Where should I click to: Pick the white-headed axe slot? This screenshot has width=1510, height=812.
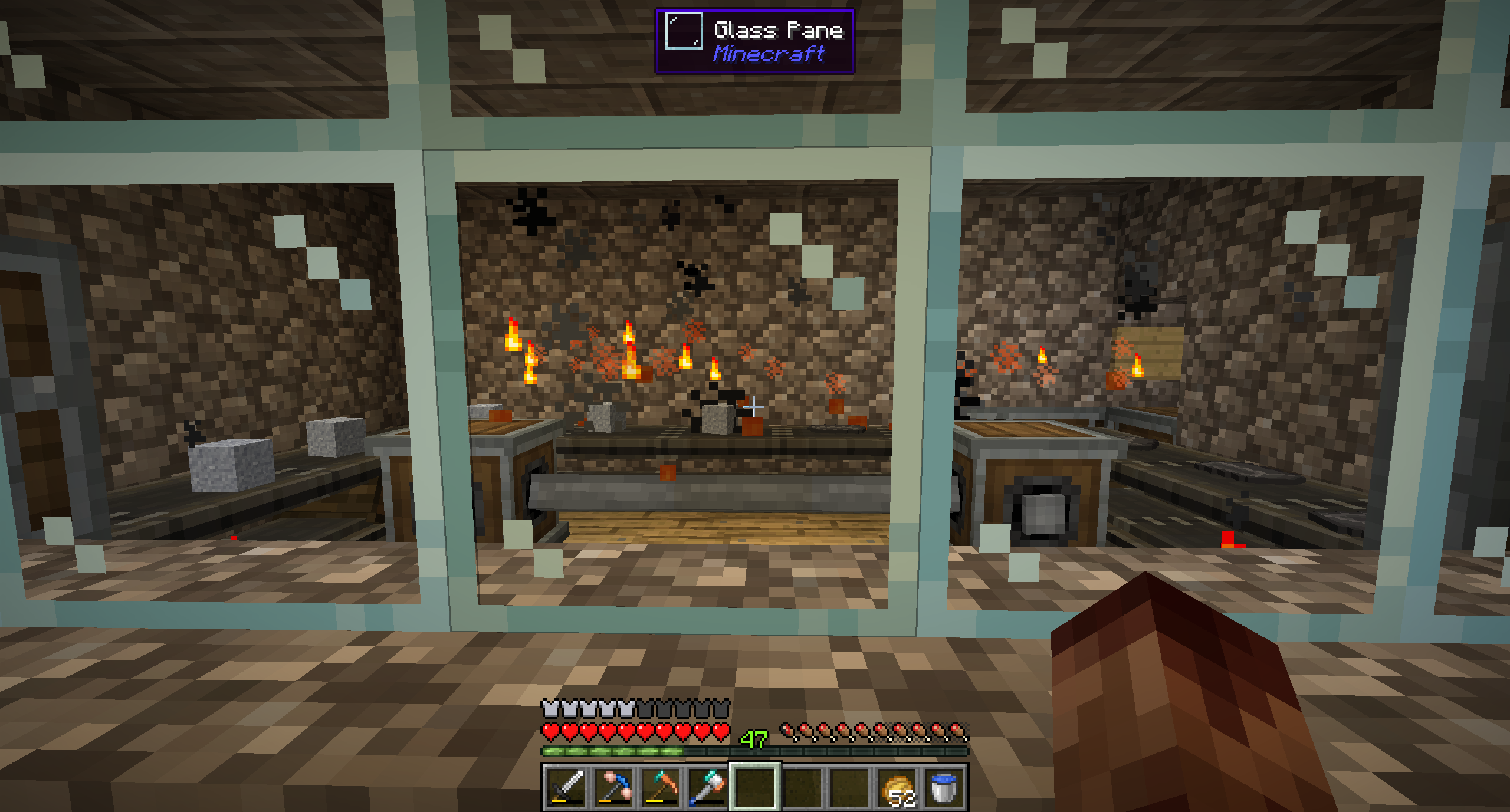pyautogui.click(x=708, y=787)
